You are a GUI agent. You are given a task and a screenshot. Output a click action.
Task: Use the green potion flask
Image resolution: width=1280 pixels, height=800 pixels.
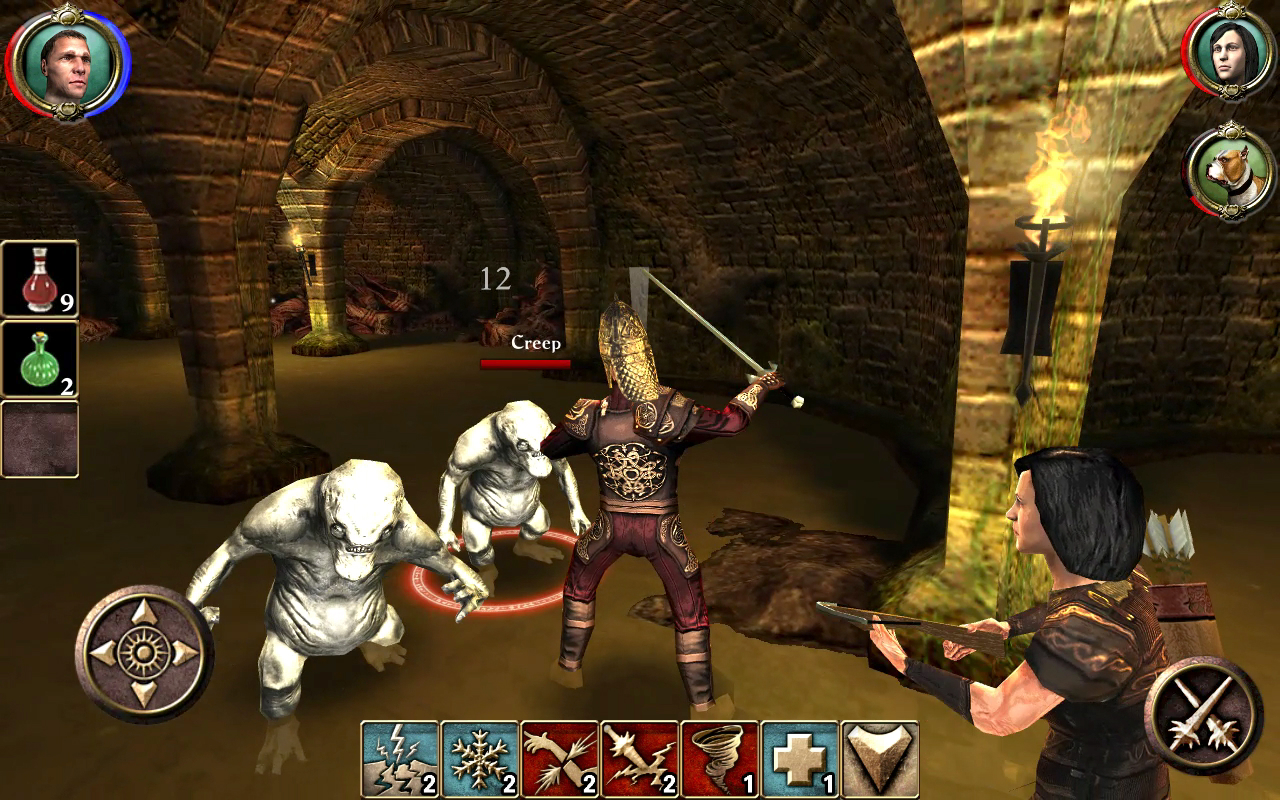click(x=40, y=359)
